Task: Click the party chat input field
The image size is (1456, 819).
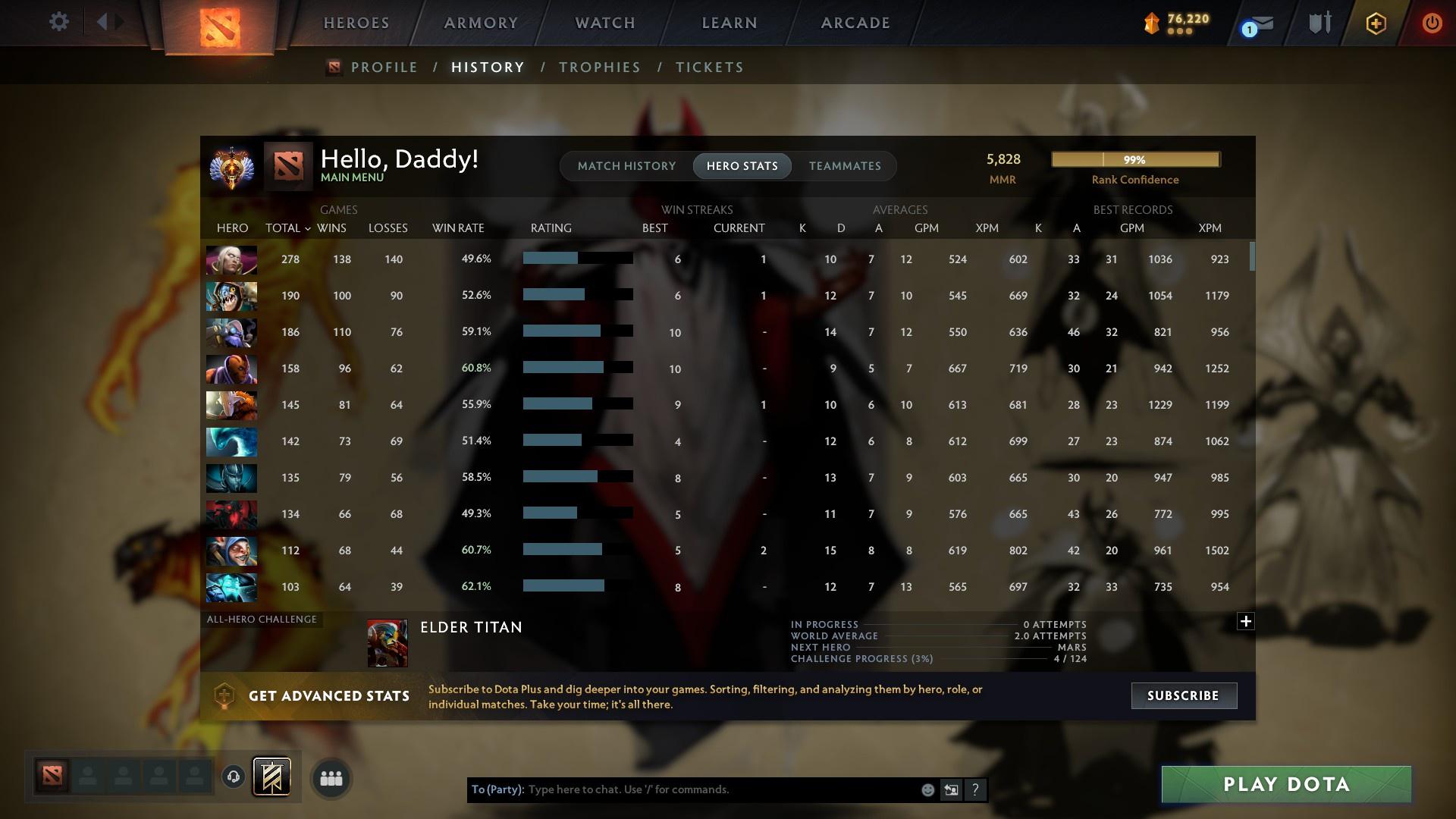Action: pyautogui.click(x=682, y=789)
